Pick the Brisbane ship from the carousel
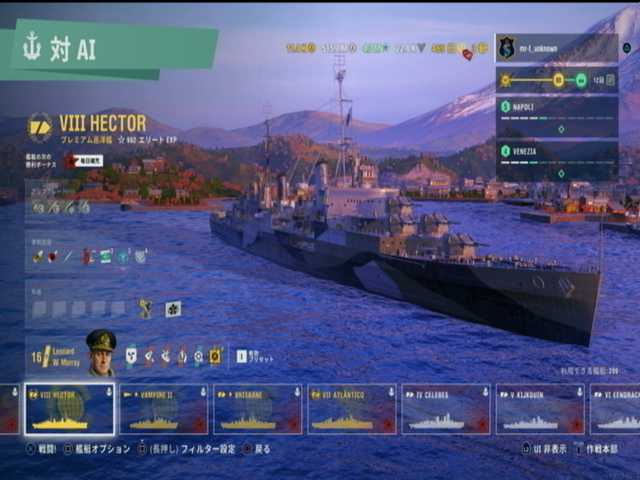This screenshot has width=640, height=480. (257, 410)
